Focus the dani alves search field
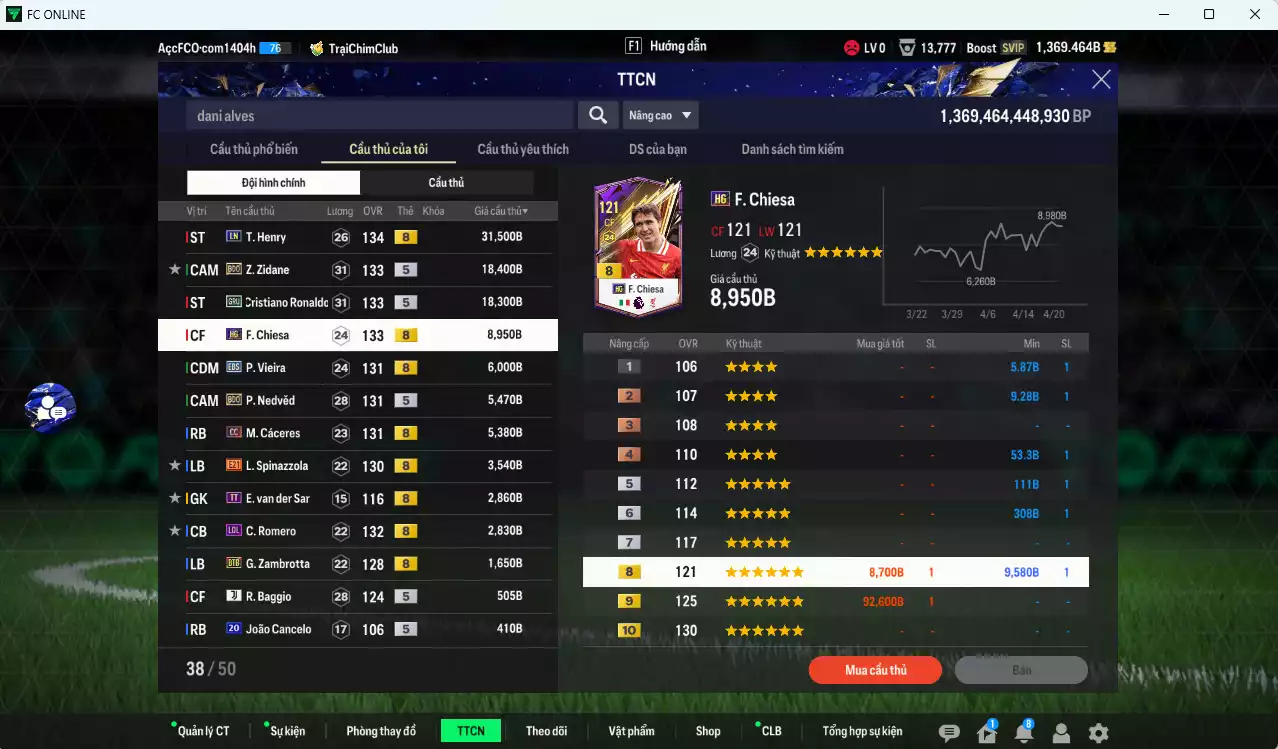Image resolution: width=1278 pixels, height=749 pixels. point(380,116)
